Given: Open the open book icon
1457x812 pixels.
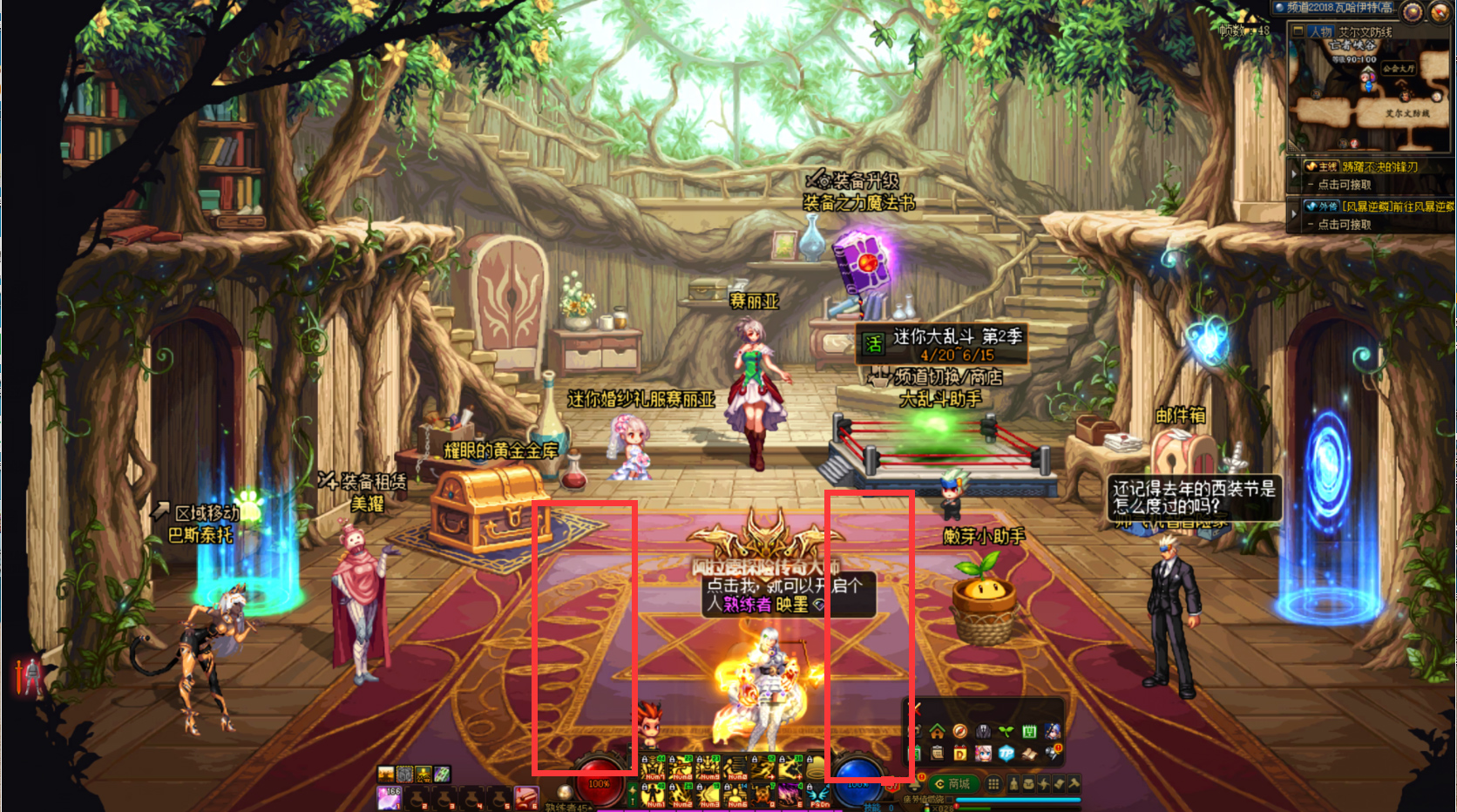Looking at the screenshot, I should 1029,753.
